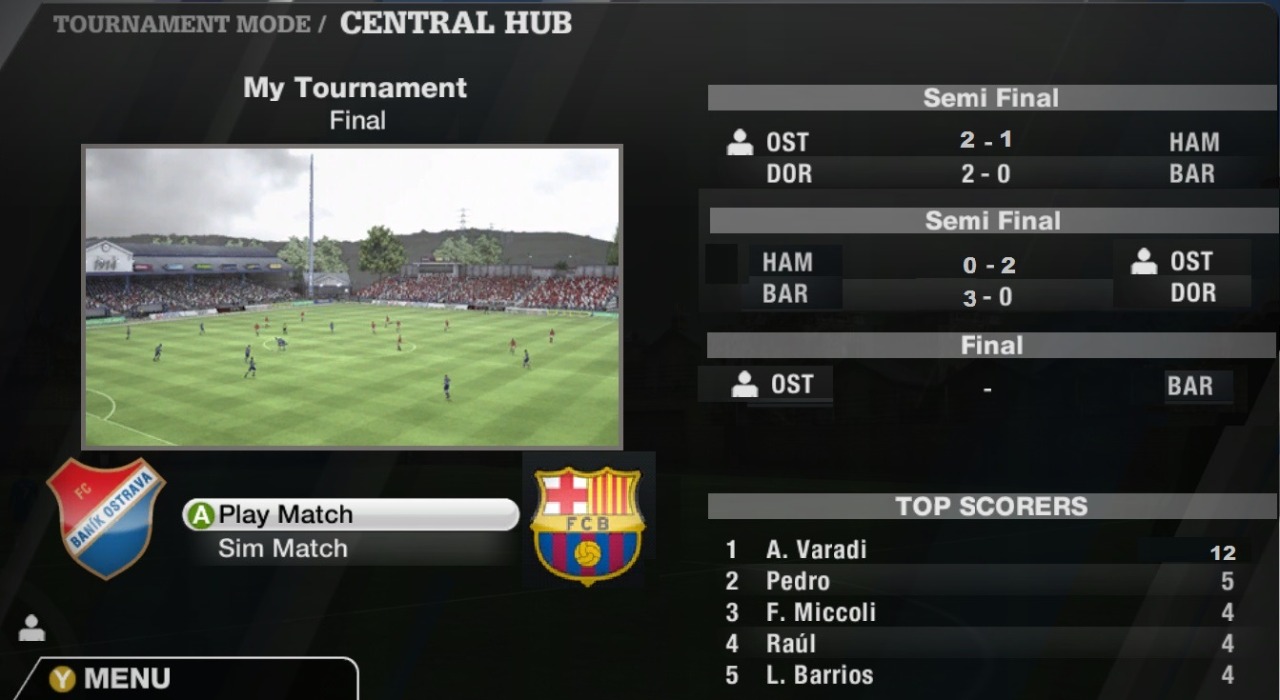Viewport: 1280px width, 700px height.
Task: Click the Baník Ostrava club crest
Action: 106,517
